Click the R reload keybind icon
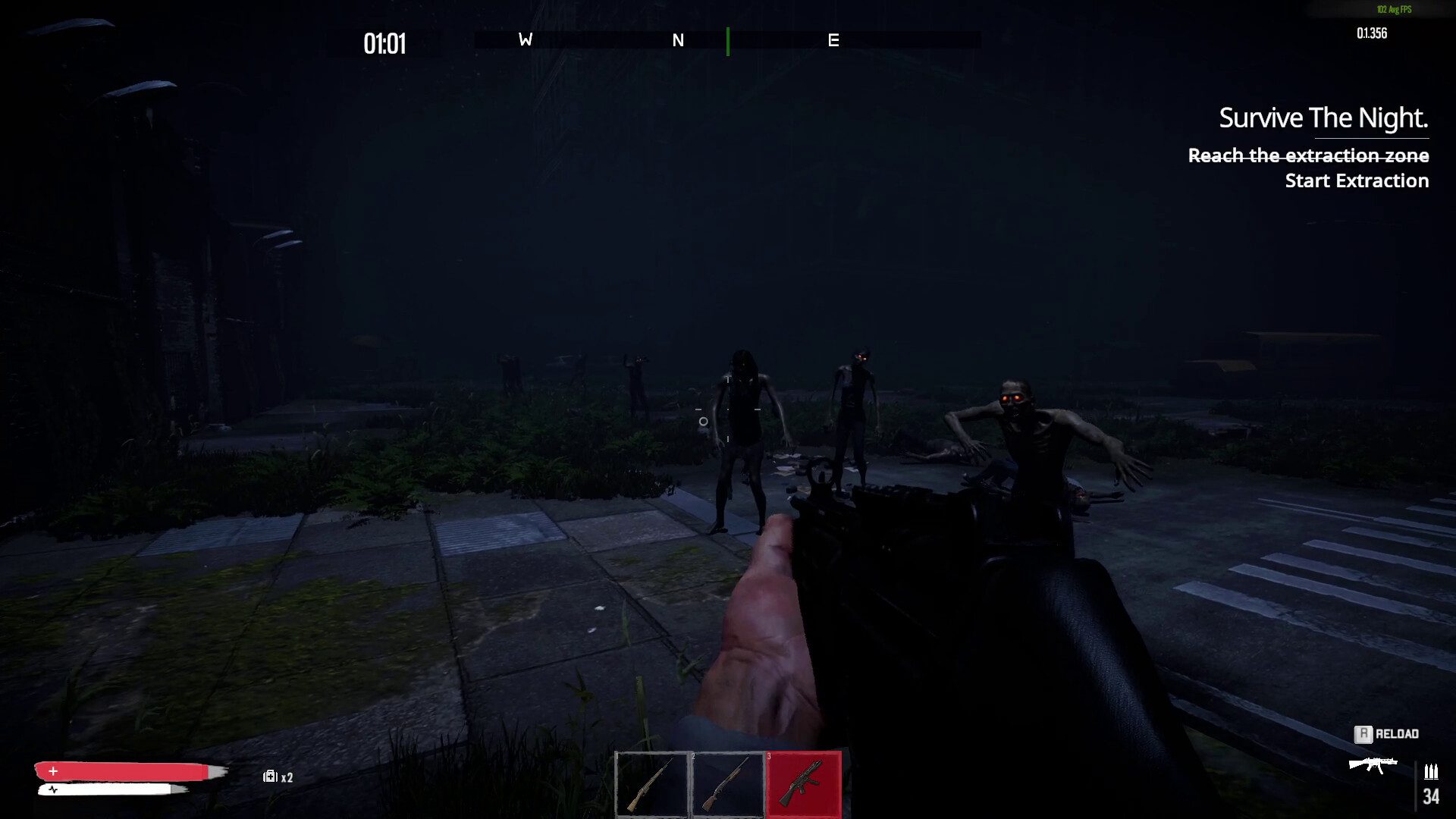The width and height of the screenshot is (1456, 819). (x=1365, y=734)
